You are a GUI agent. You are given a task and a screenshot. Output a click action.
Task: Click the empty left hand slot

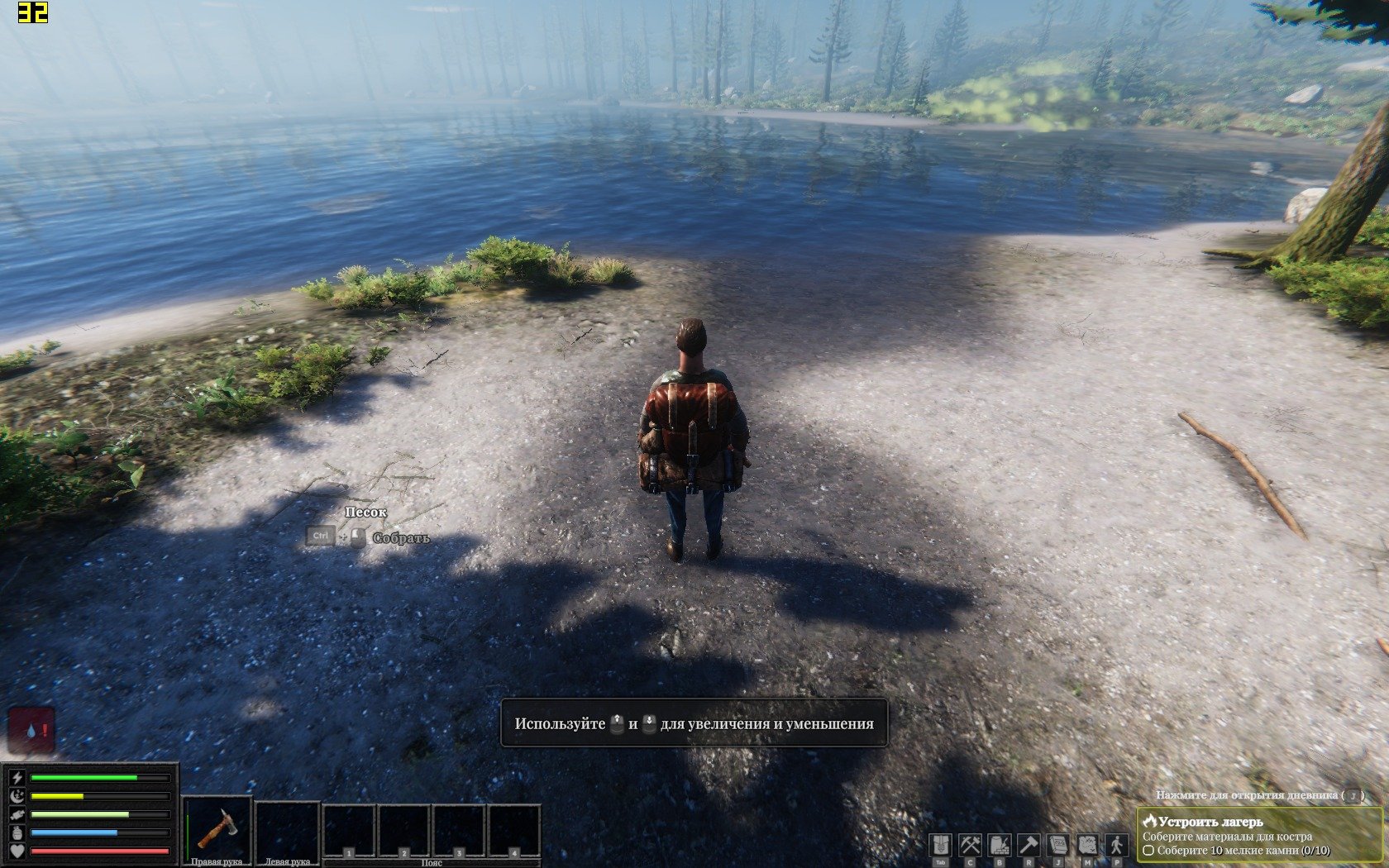pos(287,829)
